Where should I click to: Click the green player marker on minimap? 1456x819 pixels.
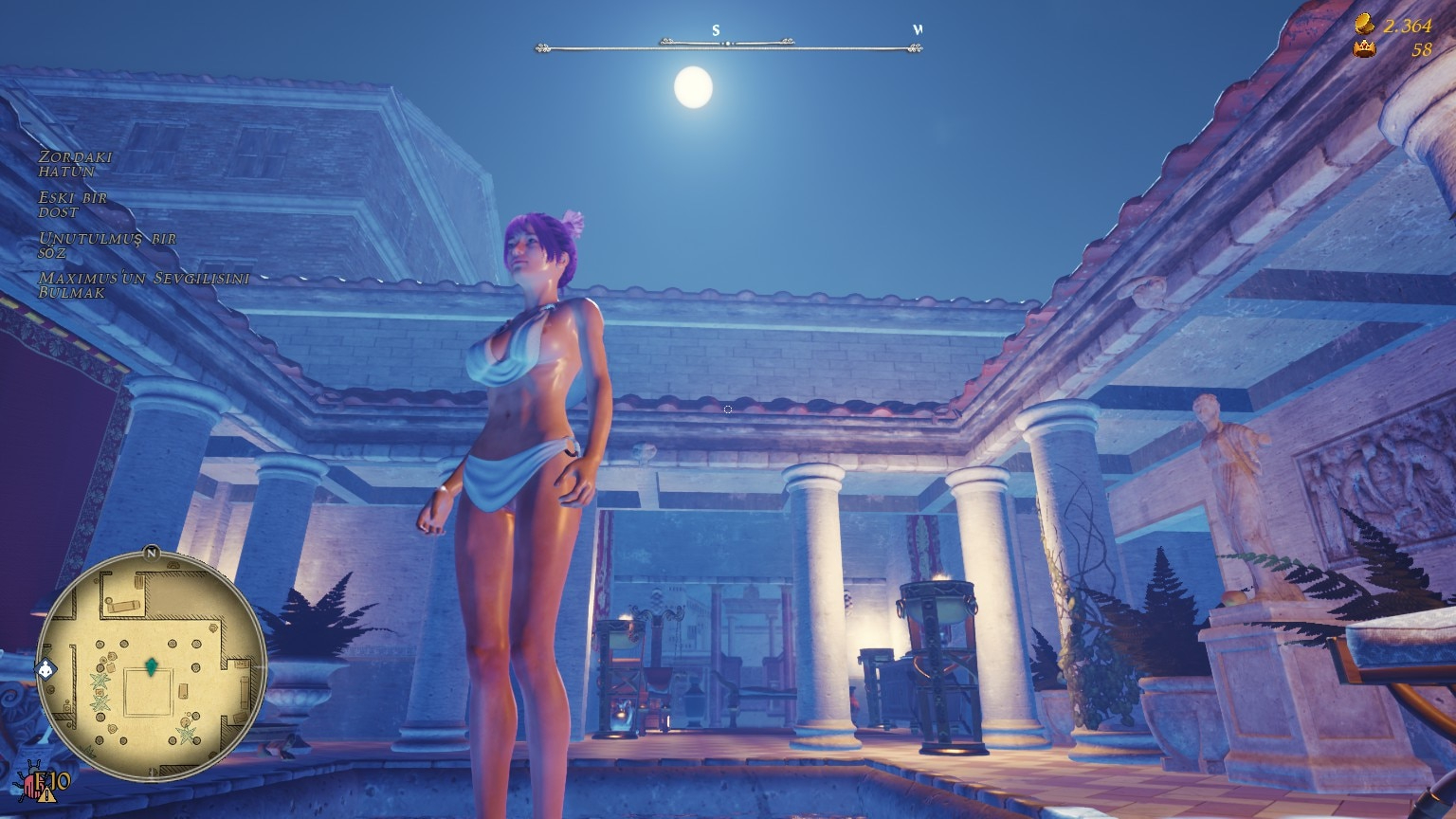coord(150,667)
